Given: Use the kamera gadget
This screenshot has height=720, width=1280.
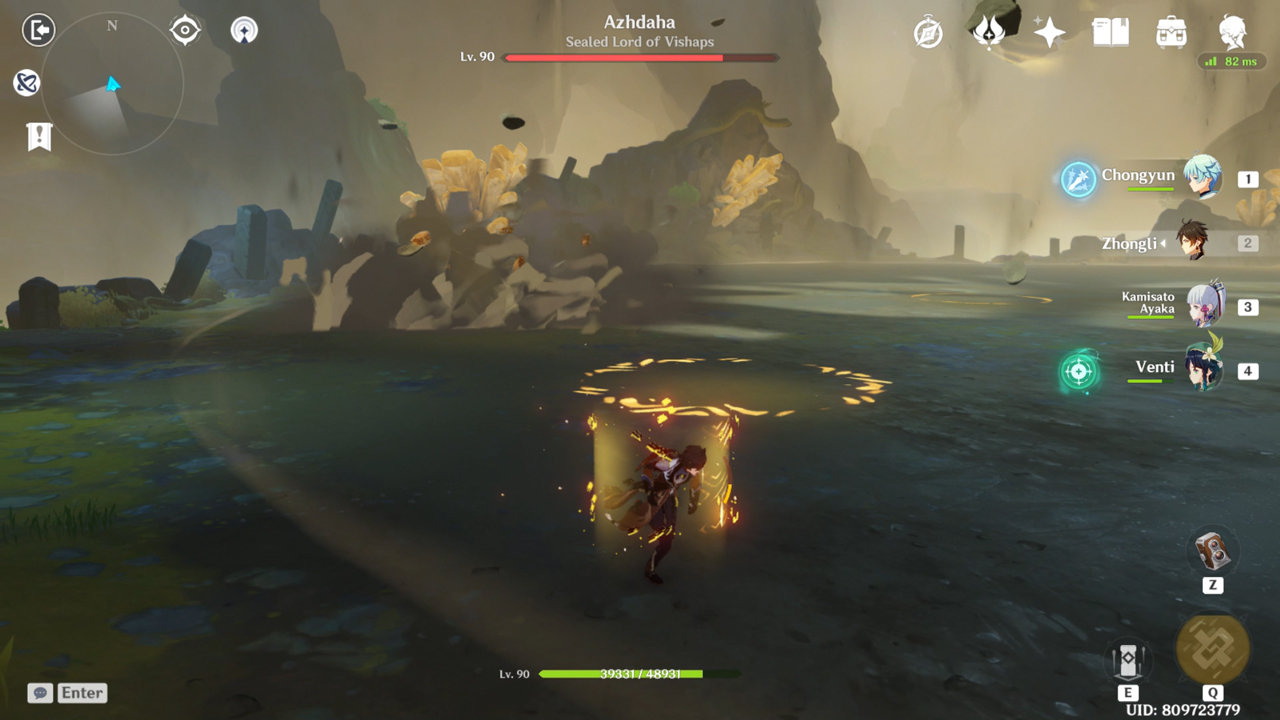Looking at the screenshot, I should [1213, 551].
